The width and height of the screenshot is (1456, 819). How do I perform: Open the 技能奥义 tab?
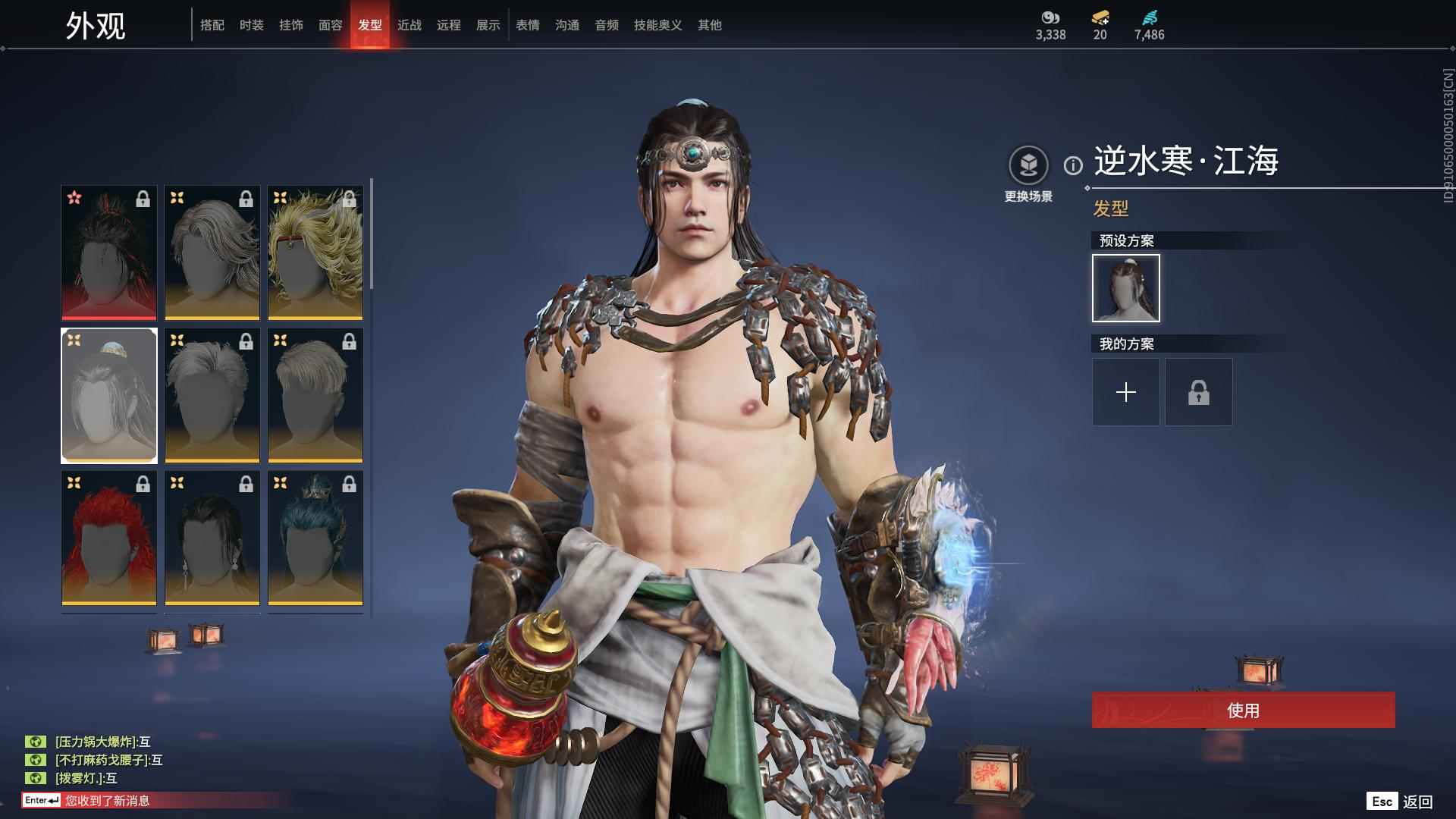pyautogui.click(x=657, y=25)
